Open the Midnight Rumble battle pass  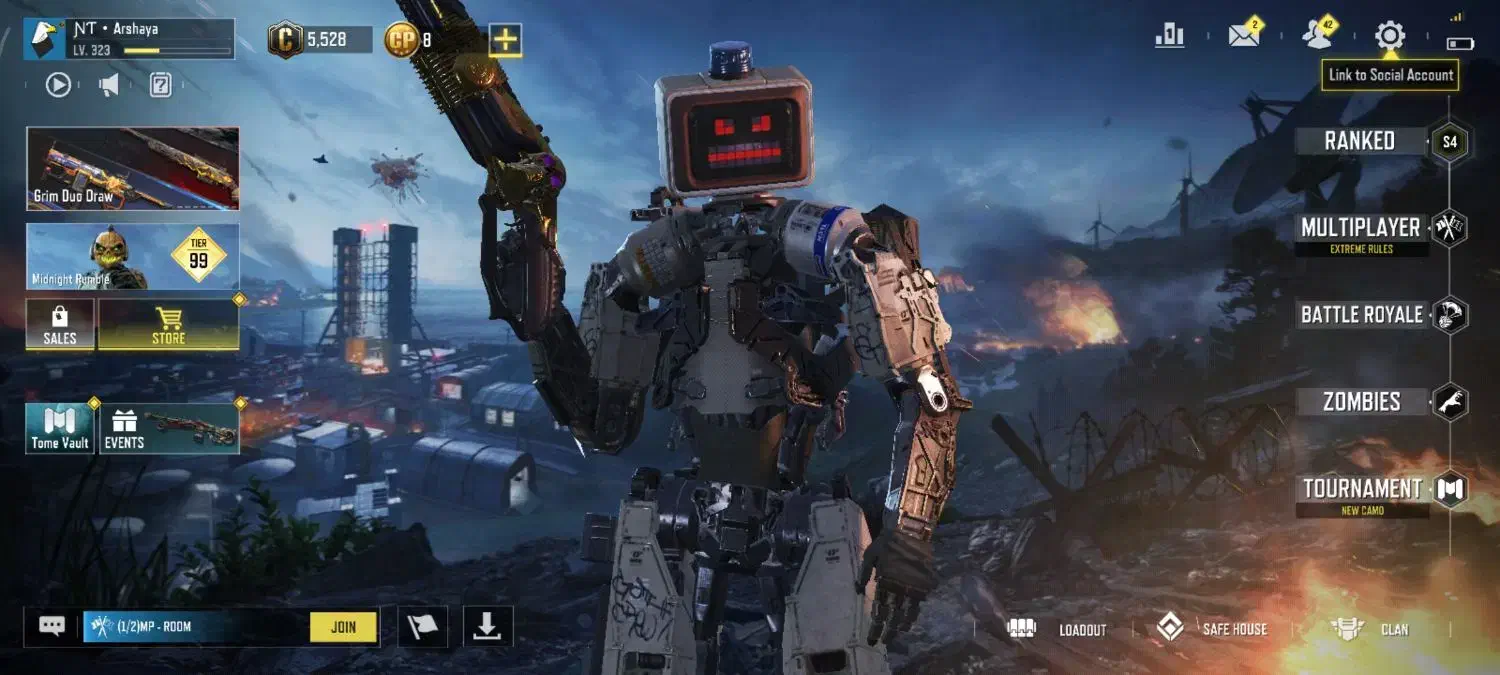pos(133,257)
